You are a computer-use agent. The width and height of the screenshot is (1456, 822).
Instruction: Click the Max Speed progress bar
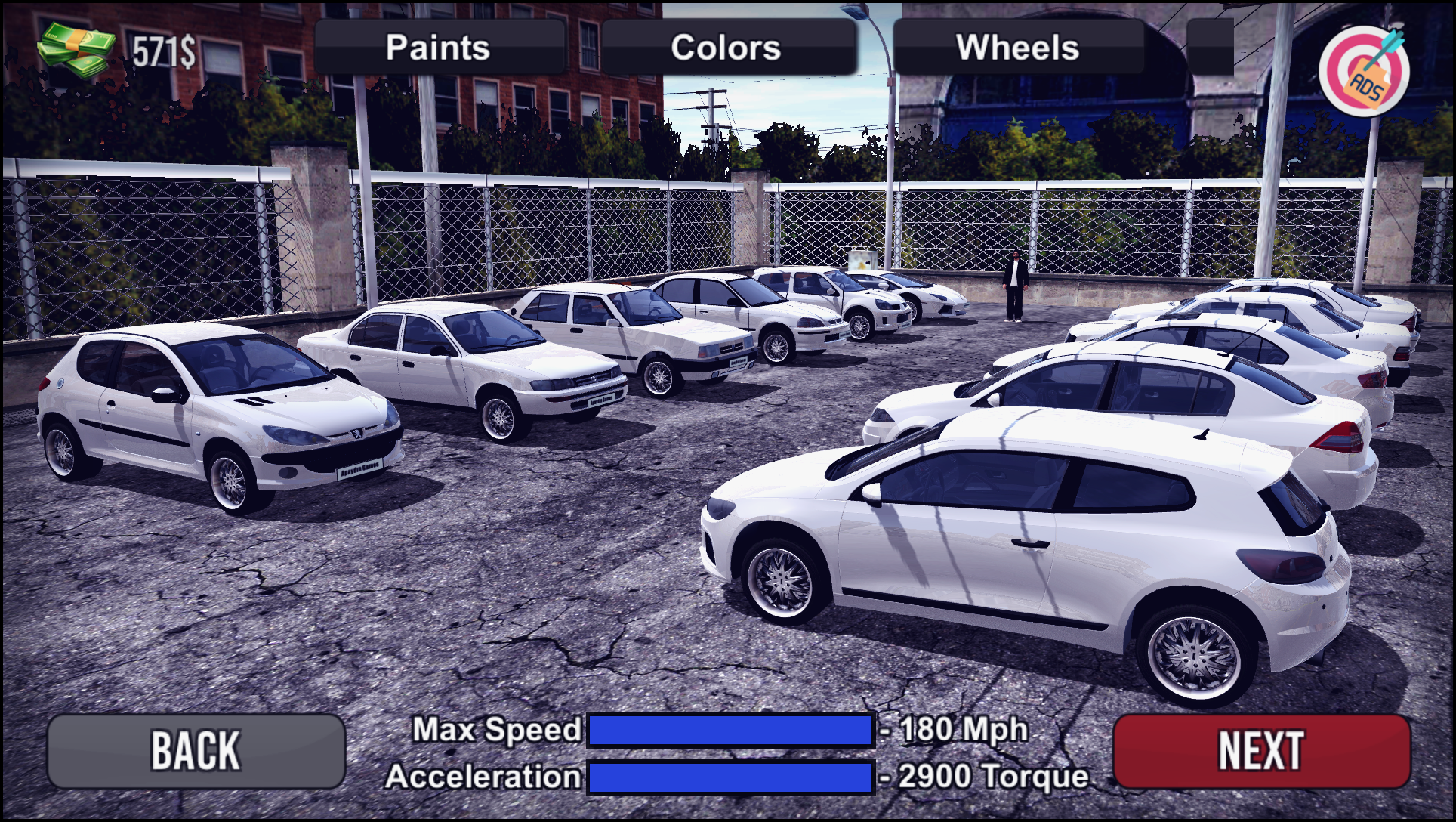730,730
